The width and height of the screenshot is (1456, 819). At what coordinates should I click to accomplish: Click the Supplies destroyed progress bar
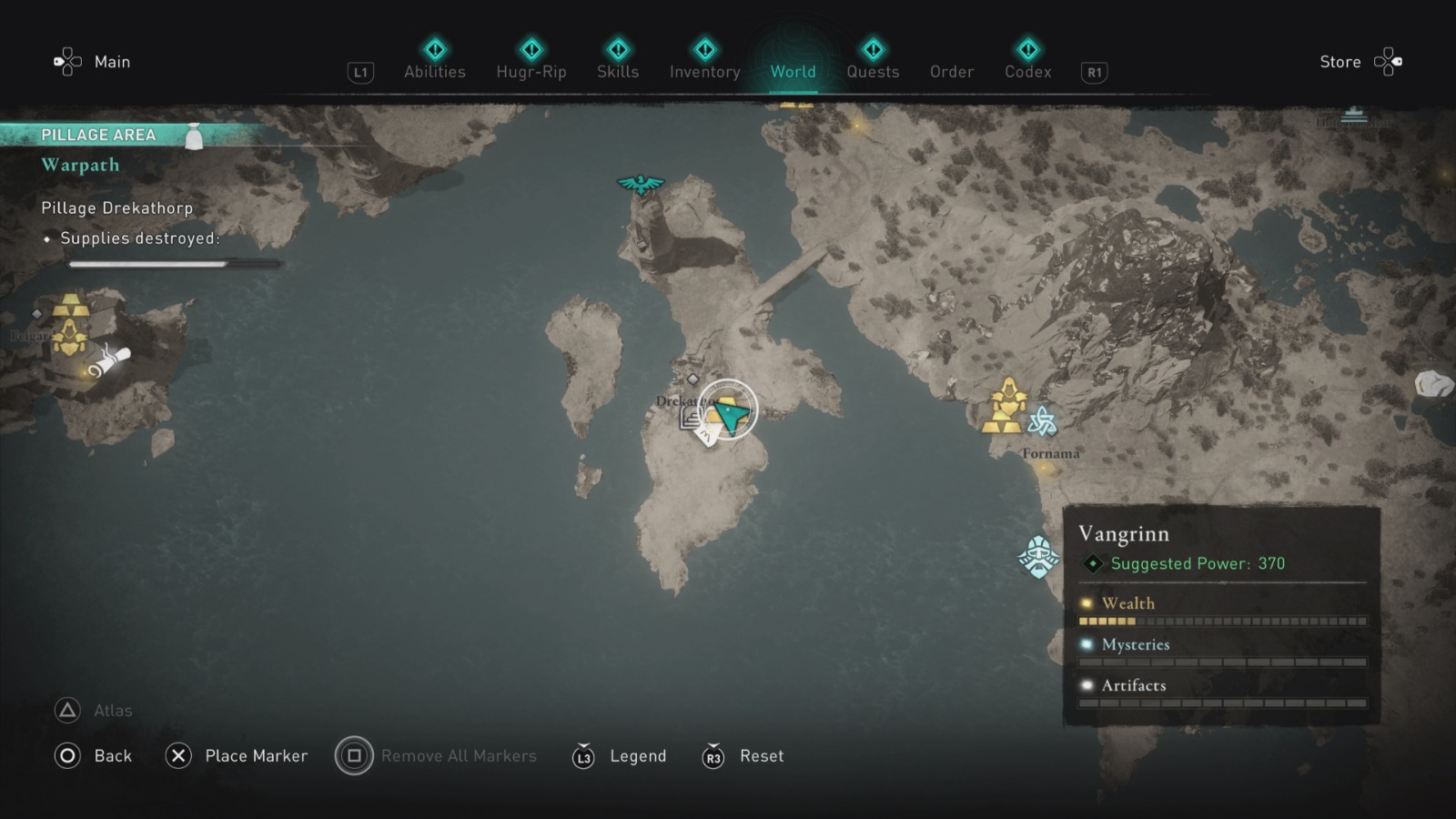tap(175, 263)
